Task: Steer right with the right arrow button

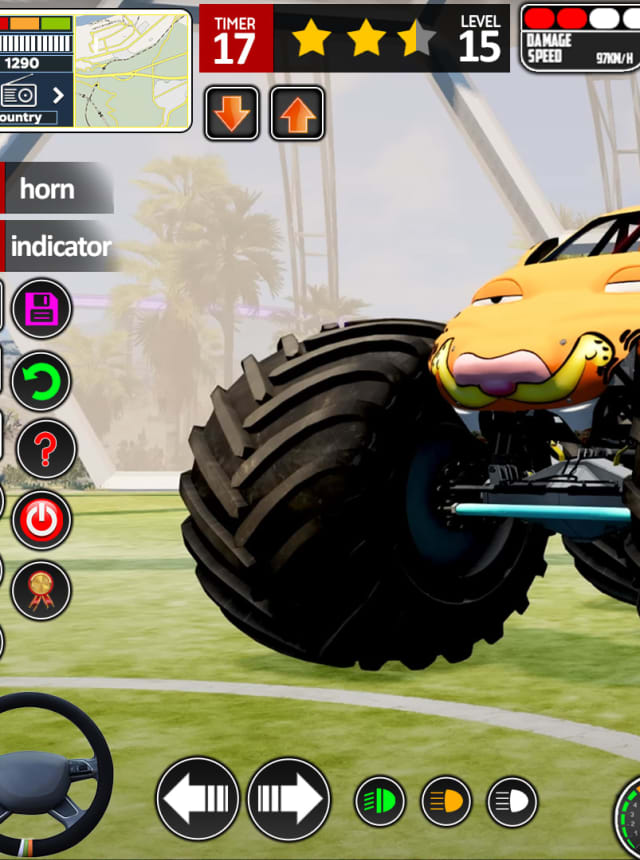Action: [x=289, y=799]
